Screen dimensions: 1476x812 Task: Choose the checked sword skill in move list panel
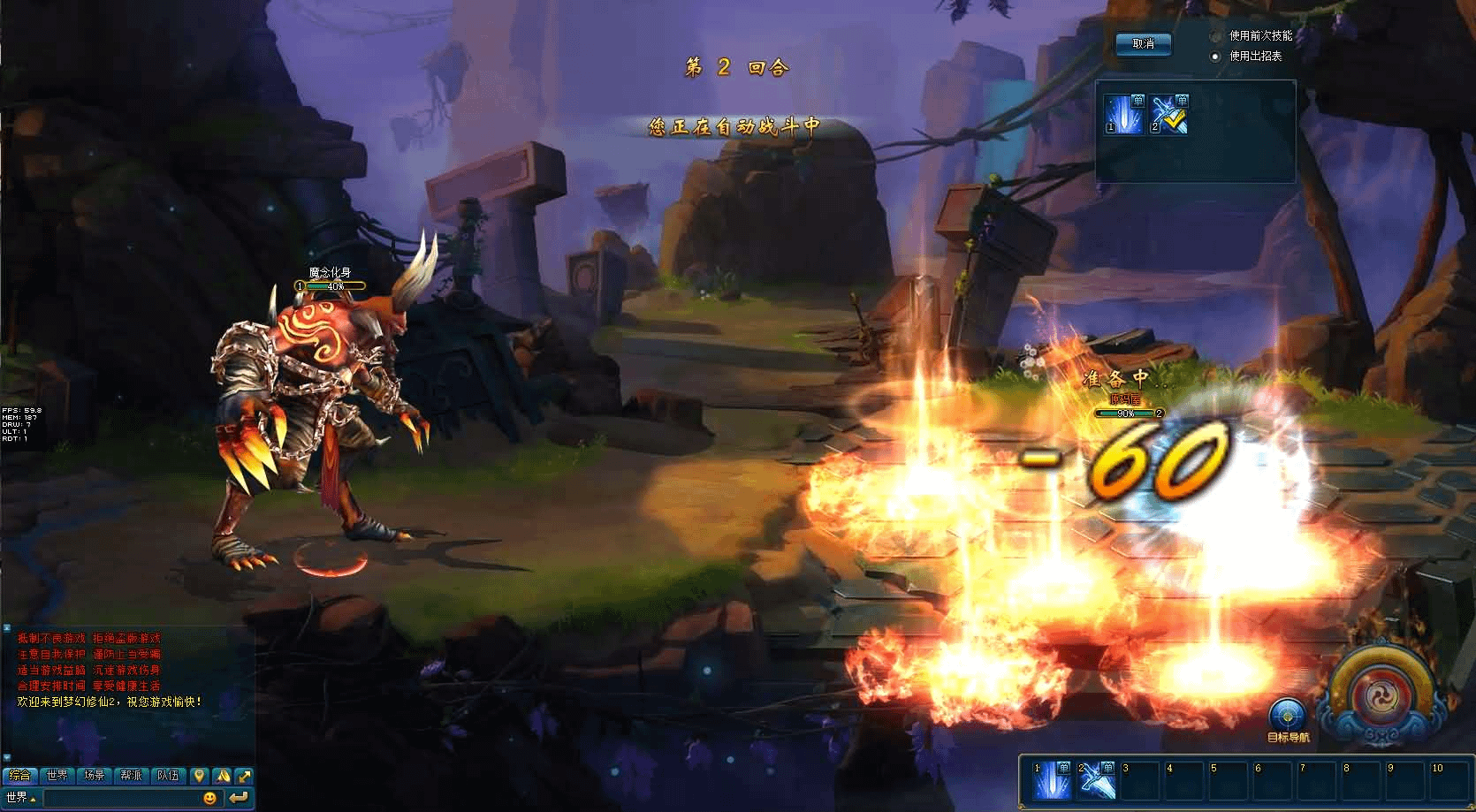tap(1169, 114)
